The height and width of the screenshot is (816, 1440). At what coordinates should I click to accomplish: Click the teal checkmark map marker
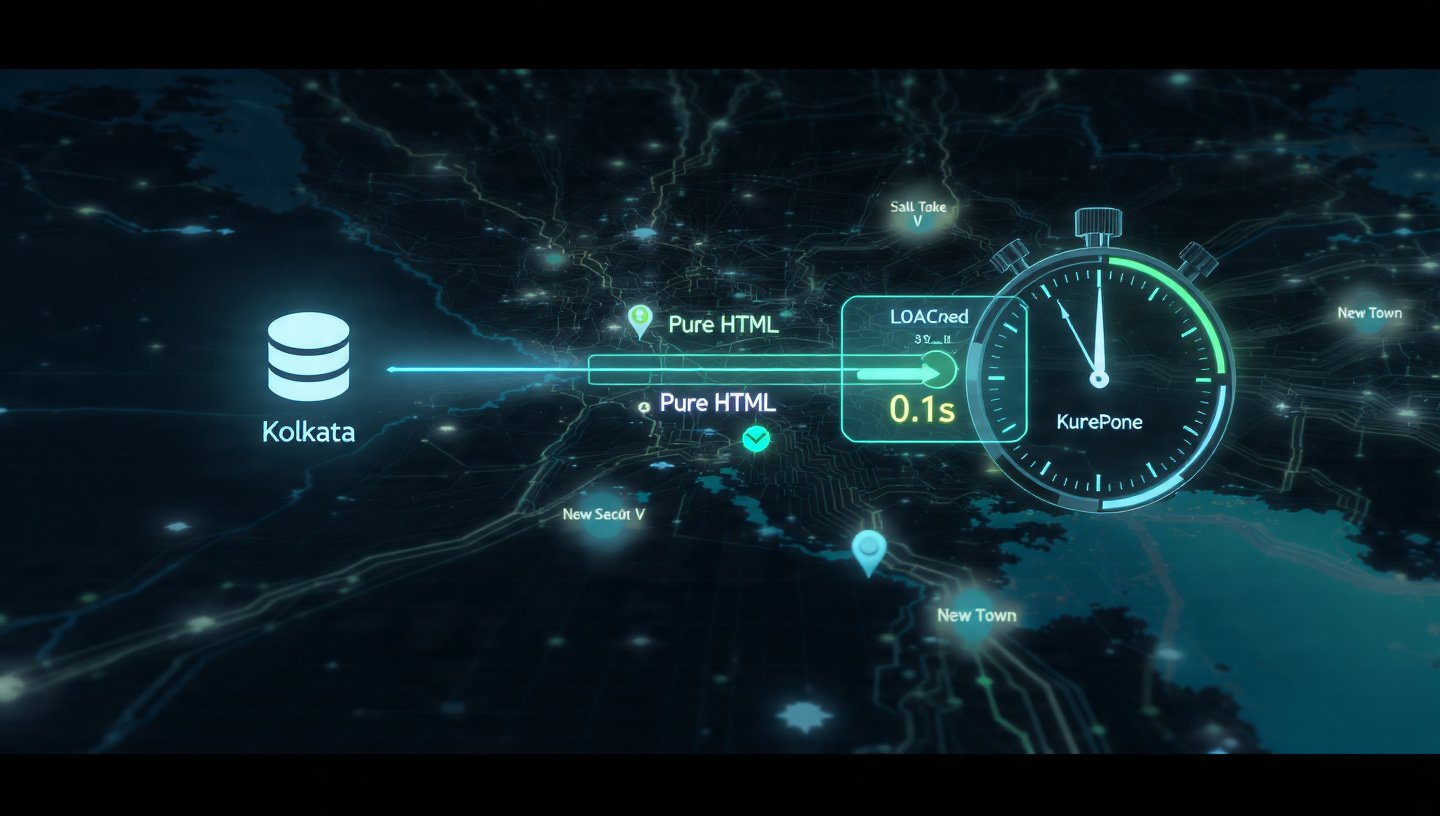click(x=757, y=438)
